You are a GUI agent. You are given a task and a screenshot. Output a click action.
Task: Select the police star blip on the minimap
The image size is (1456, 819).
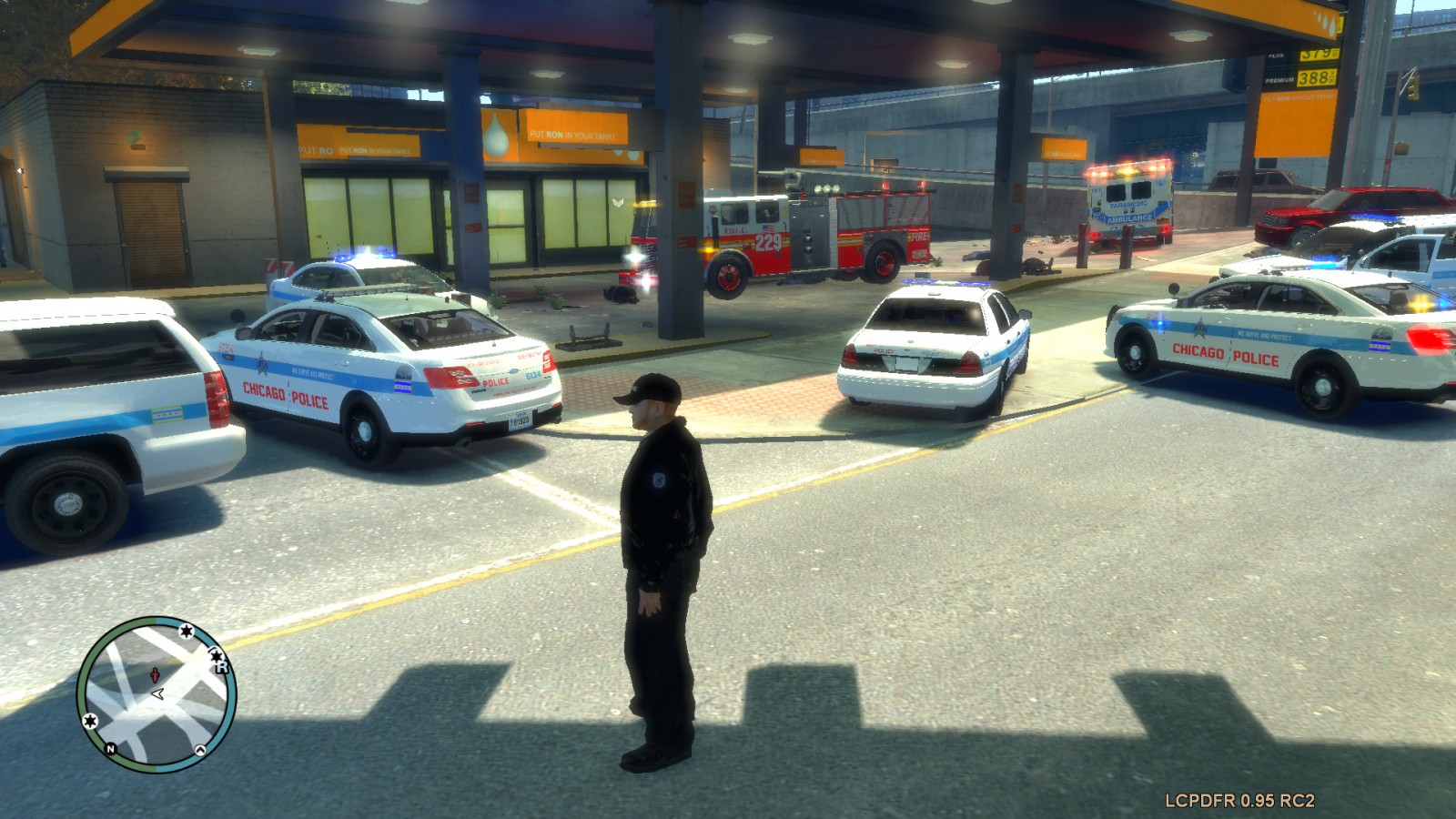[185, 632]
